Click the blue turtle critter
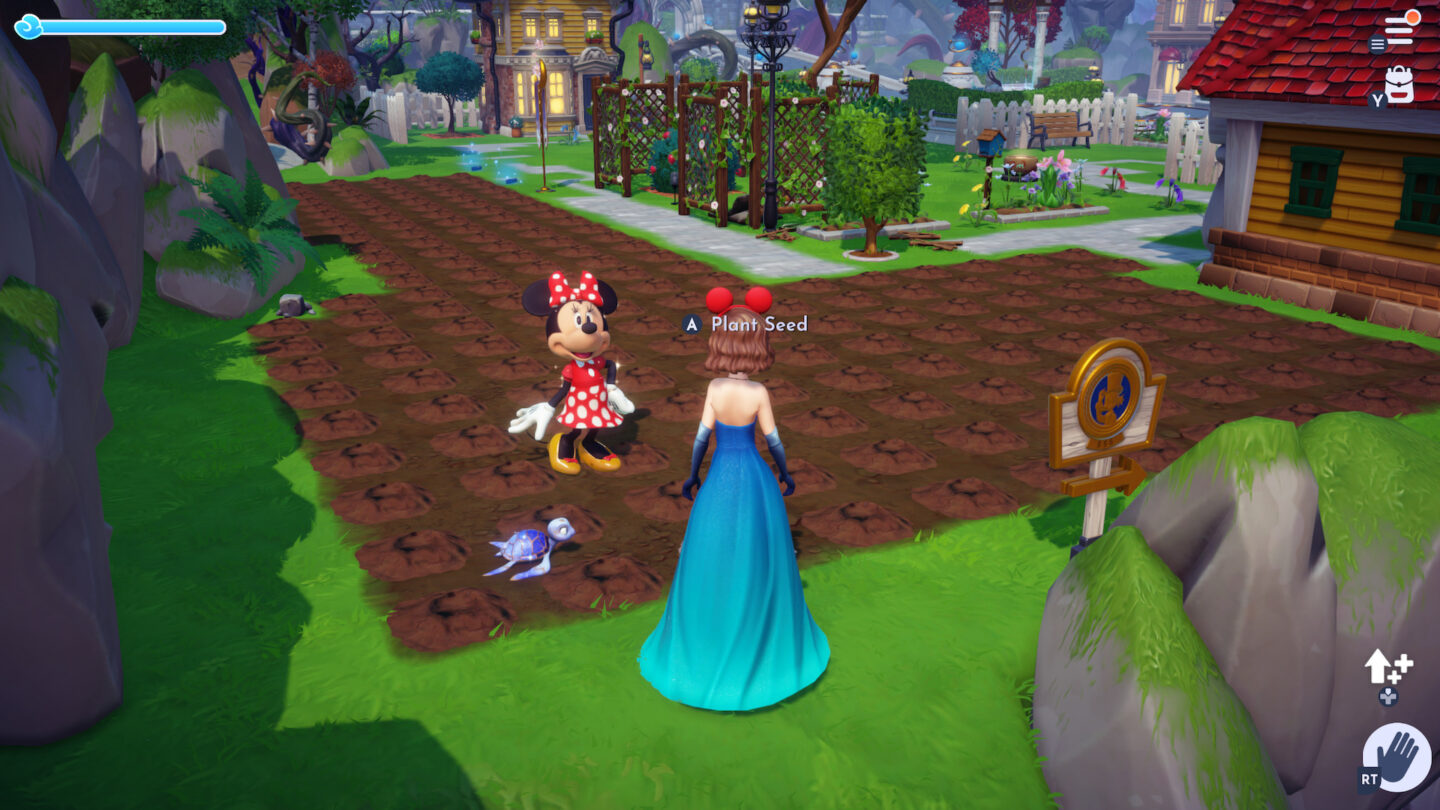 coord(528,547)
